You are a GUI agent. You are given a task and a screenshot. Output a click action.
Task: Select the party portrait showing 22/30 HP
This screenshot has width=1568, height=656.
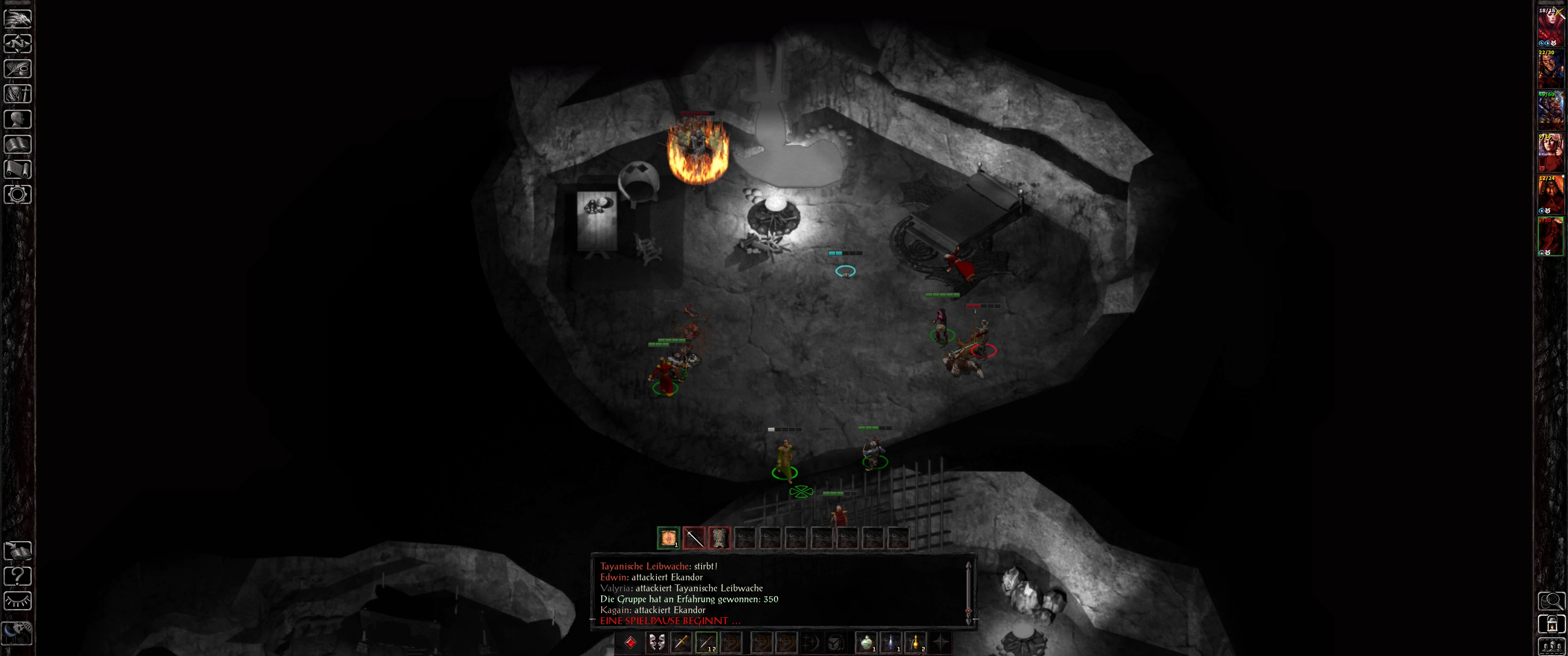1550,69
